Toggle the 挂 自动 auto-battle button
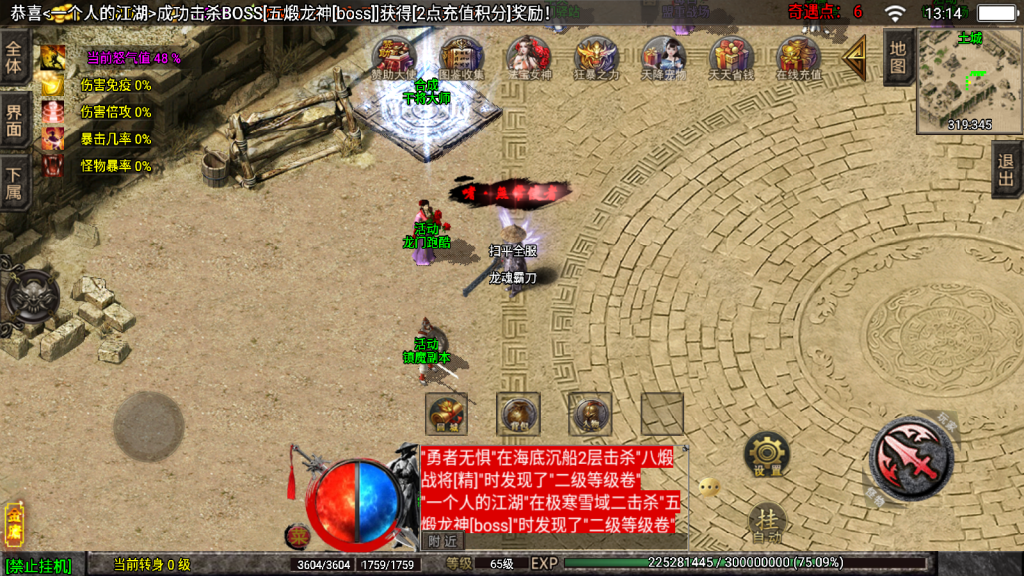The image size is (1024, 576). pos(767,522)
